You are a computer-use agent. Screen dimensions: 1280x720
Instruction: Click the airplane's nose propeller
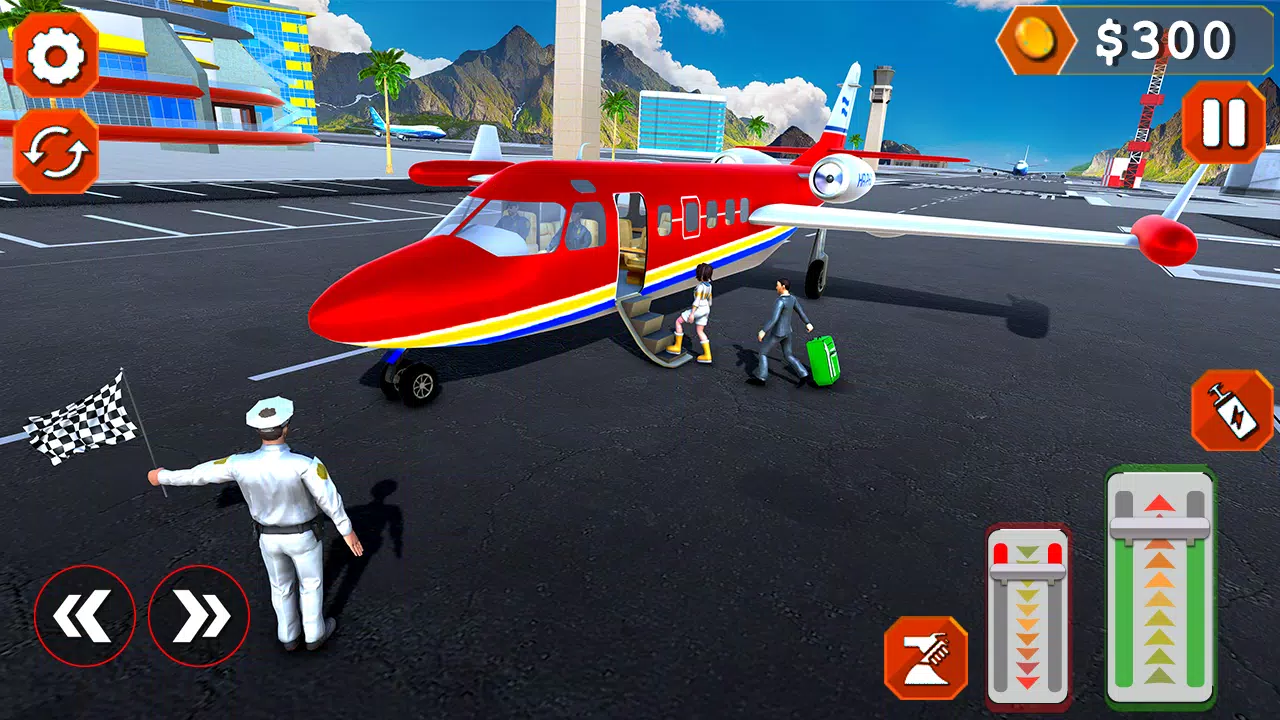tap(830, 180)
